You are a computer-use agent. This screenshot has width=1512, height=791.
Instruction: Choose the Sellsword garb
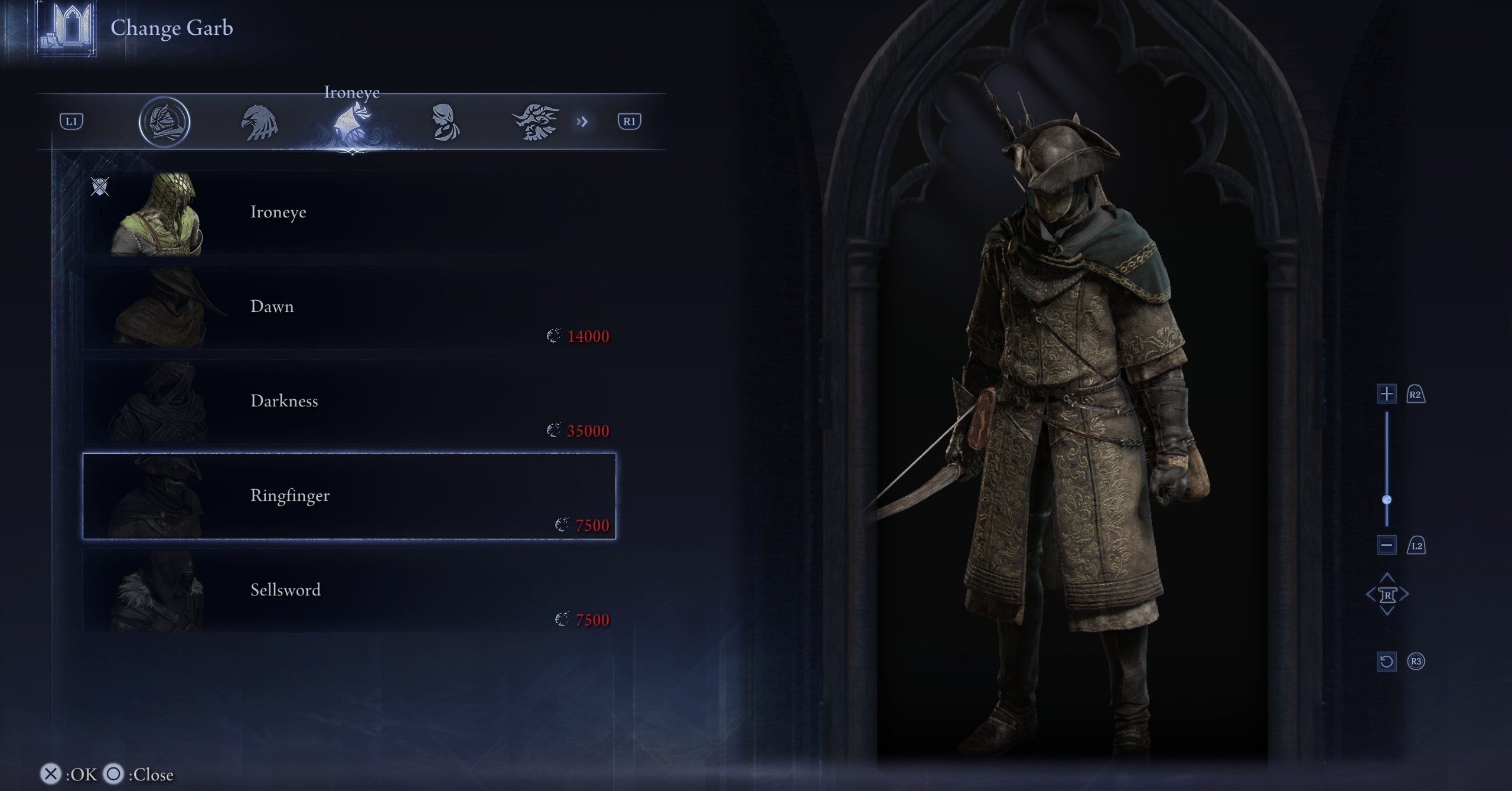point(348,591)
